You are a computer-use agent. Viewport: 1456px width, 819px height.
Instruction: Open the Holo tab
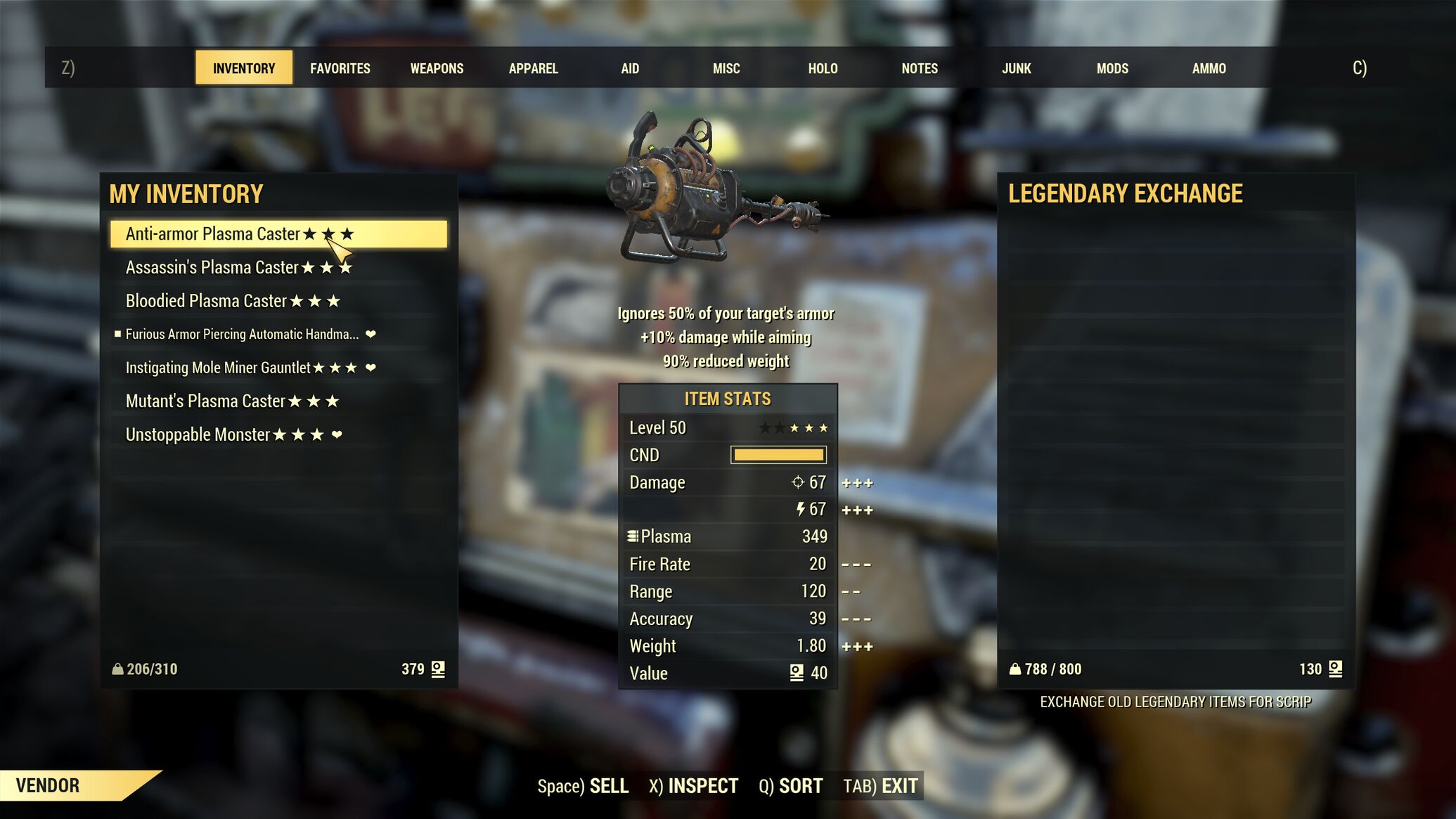[x=823, y=68]
